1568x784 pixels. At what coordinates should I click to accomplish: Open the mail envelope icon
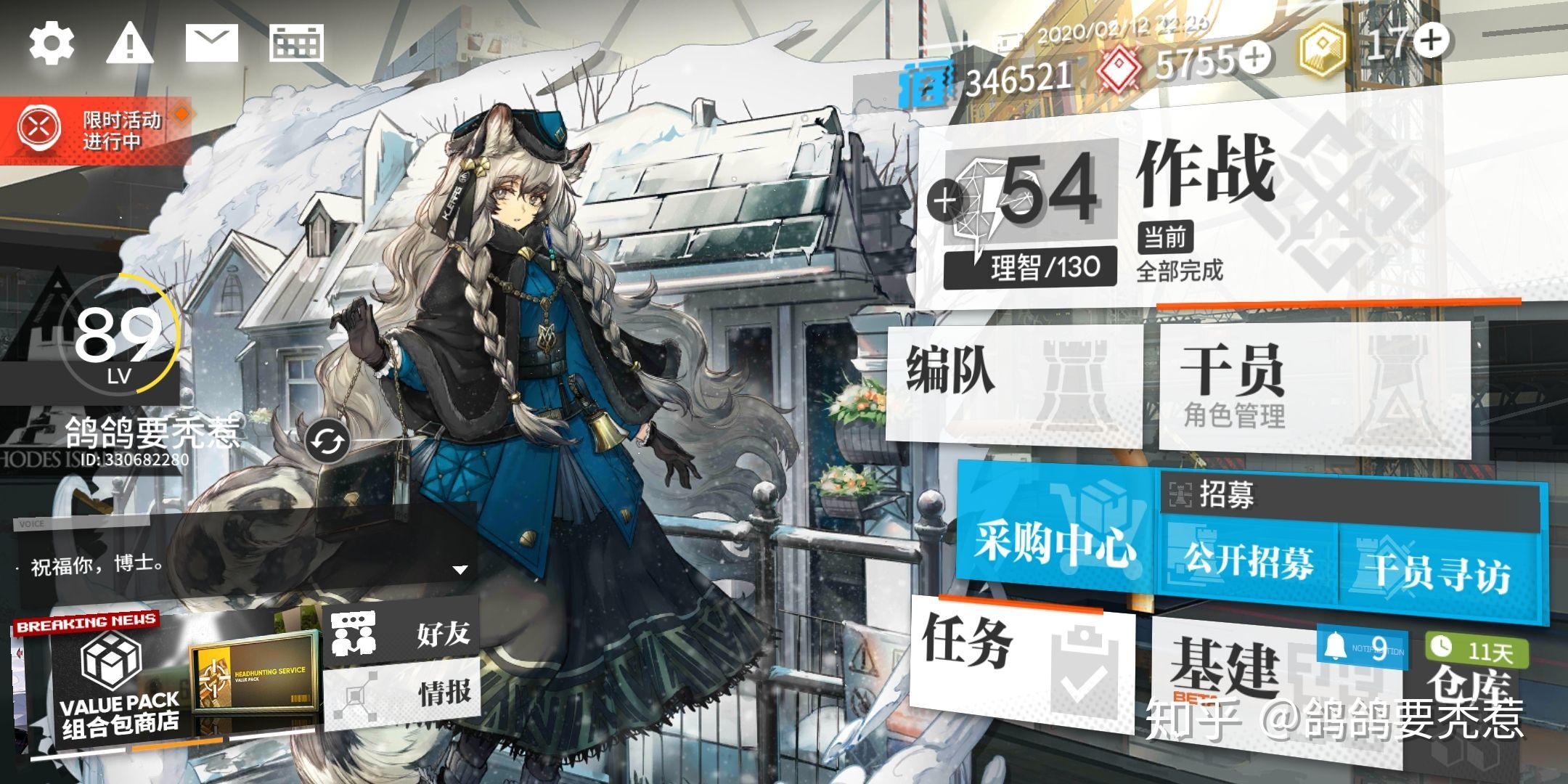coord(211,42)
